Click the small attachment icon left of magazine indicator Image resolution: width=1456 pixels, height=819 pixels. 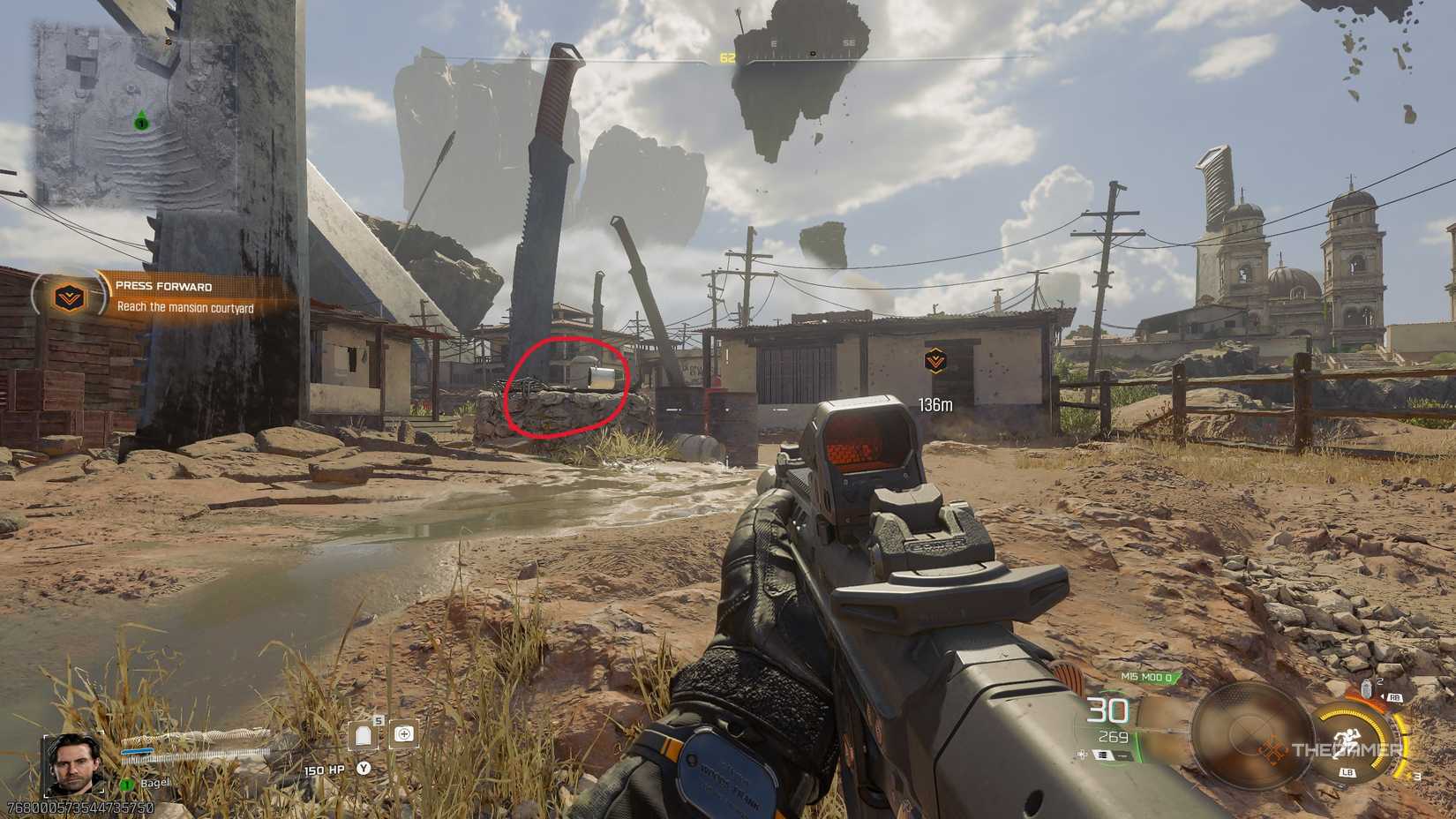pyautogui.click(x=1081, y=755)
